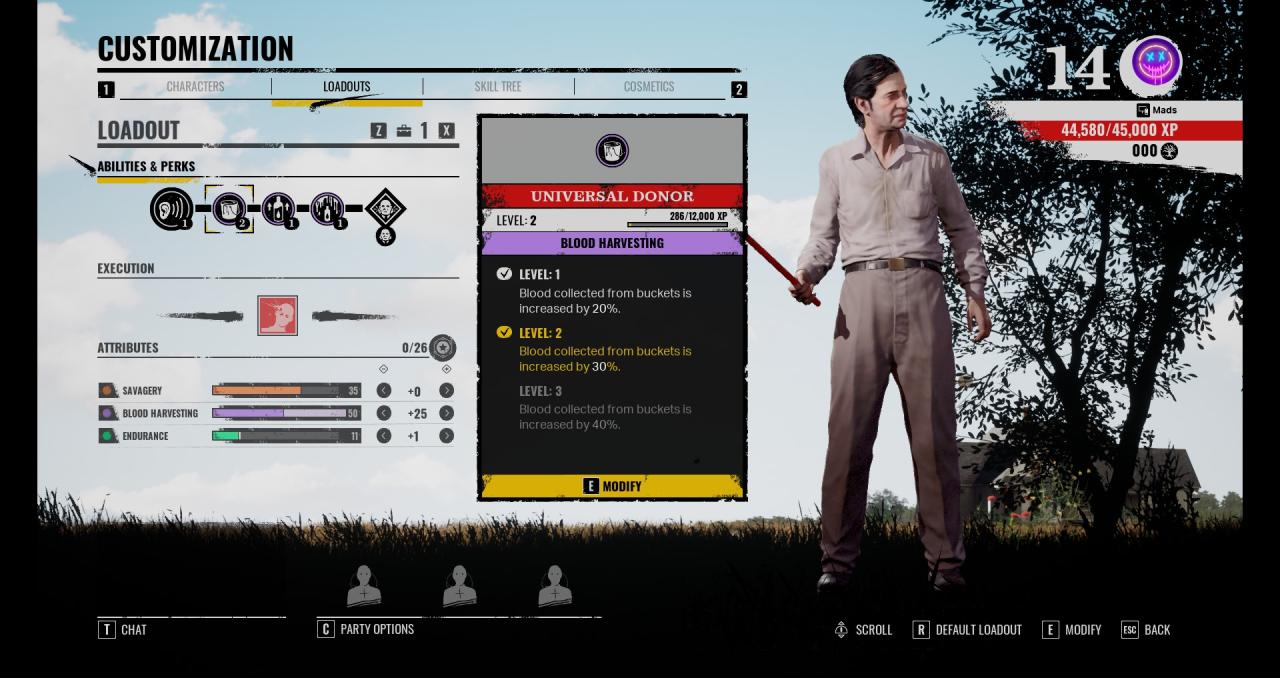Go Back from customization screen

1146,630
